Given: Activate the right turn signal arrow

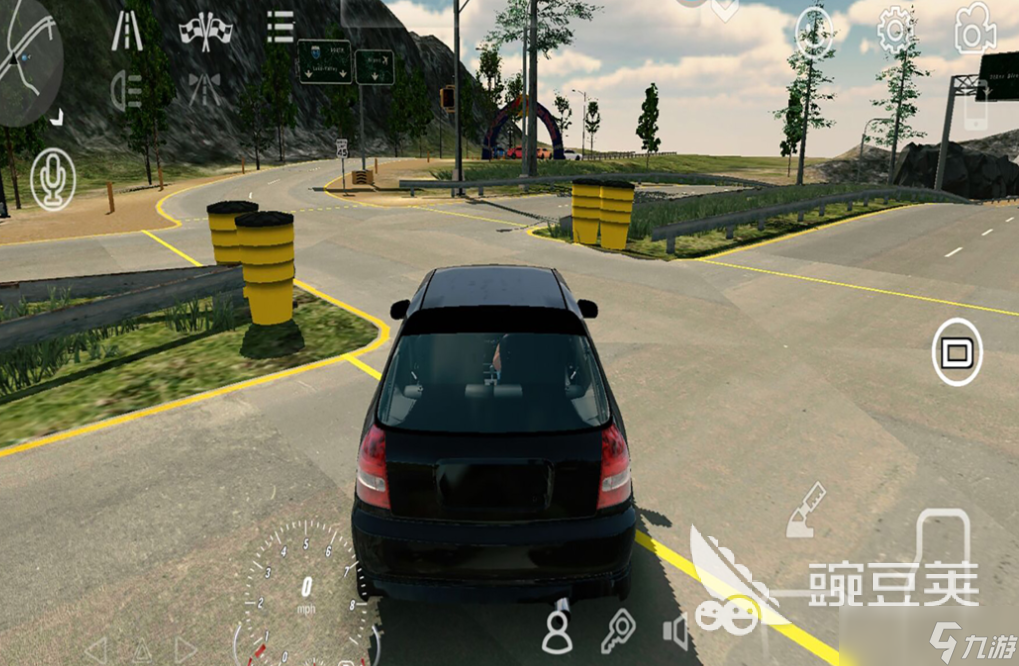Looking at the screenshot, I should click(x=185, y=650).
